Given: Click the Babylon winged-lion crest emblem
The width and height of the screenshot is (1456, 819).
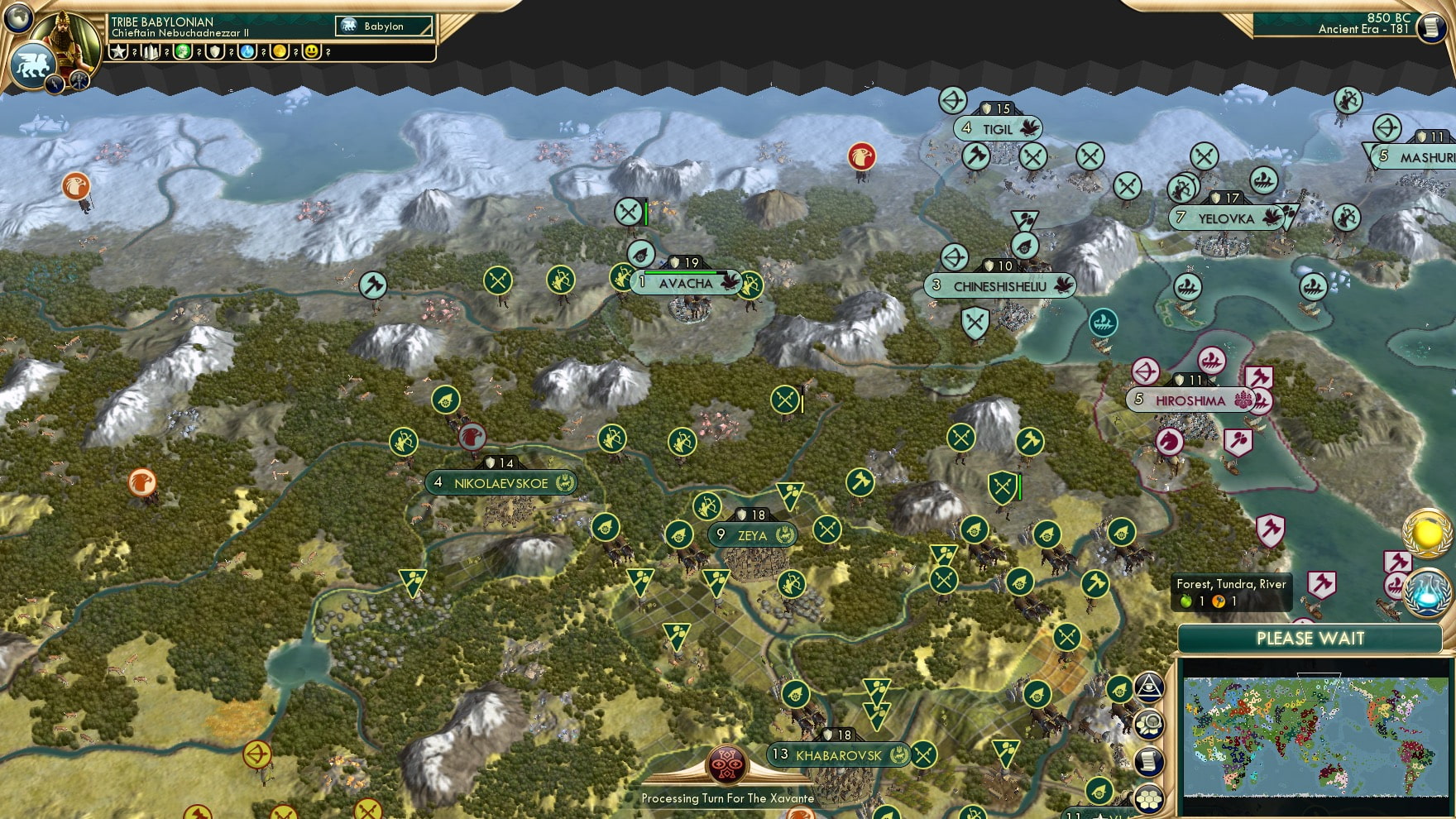Looking at the screenshot, I should (x=33, y=62).
